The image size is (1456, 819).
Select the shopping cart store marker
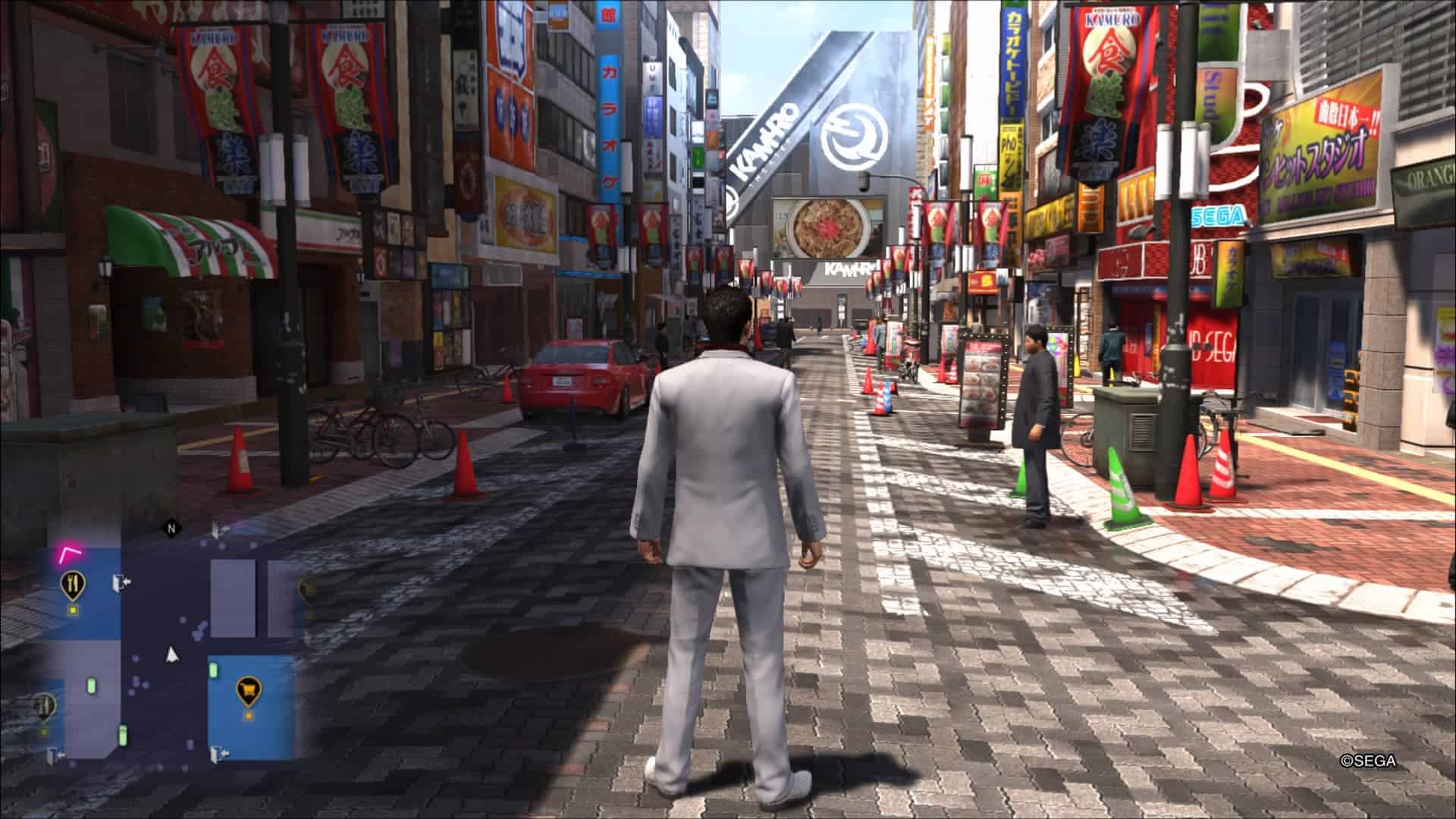pyautogui.click(x=247, y=689)
